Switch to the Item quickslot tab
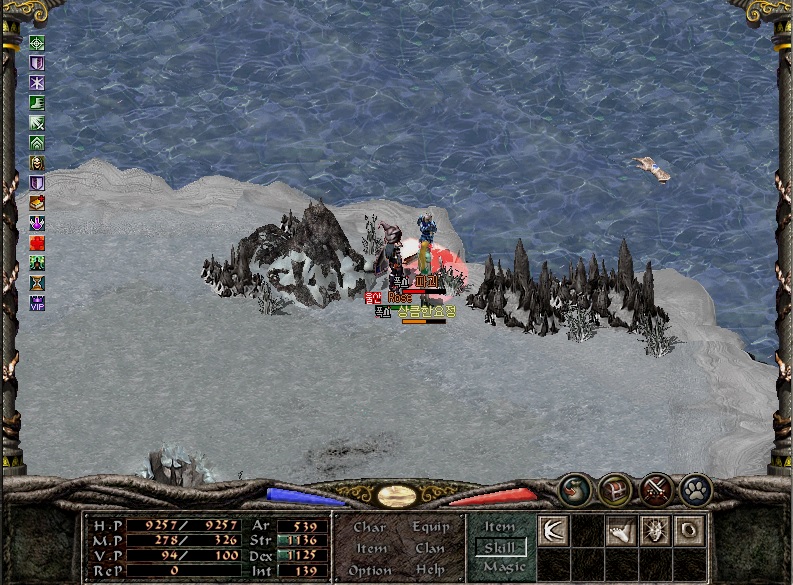 (x=500, y=526)
